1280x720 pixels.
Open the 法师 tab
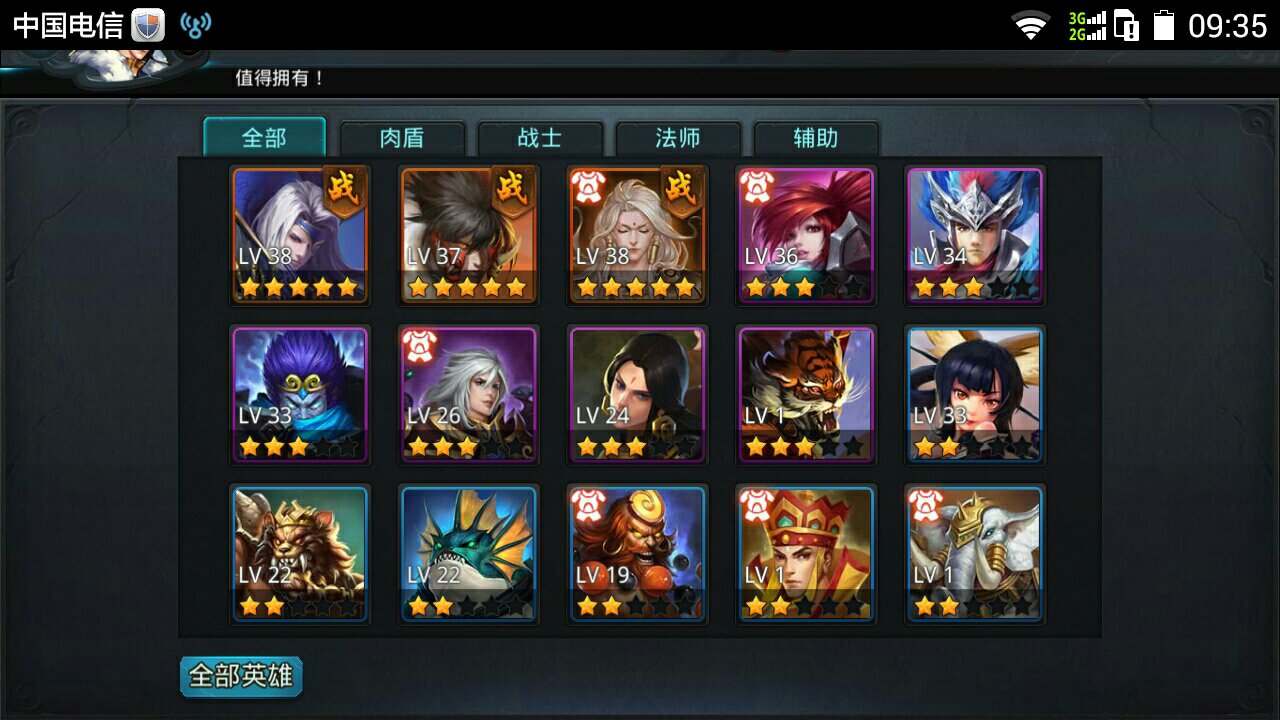click(679, 139)
